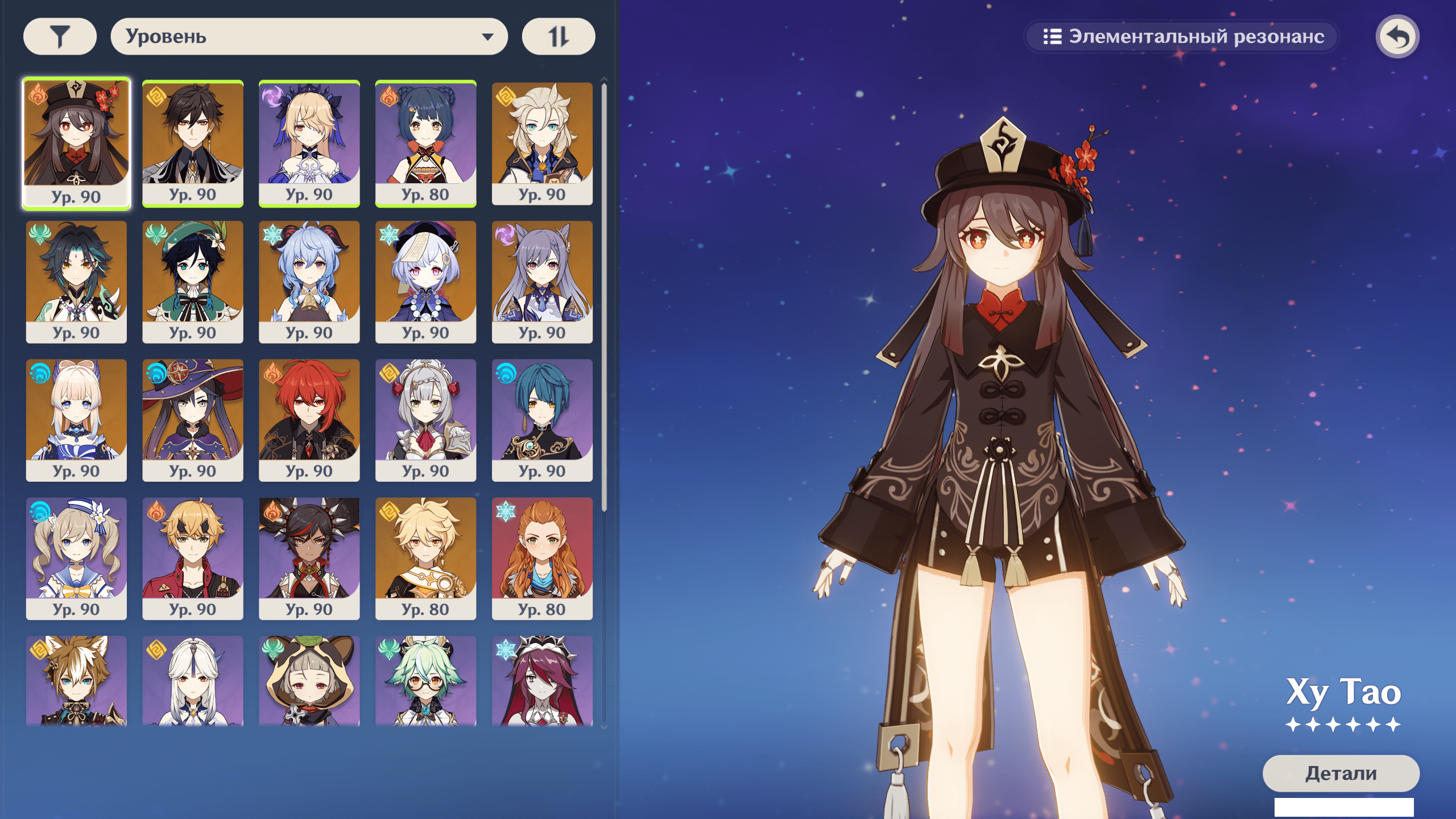The width and height of the screenshot is (1456, 819).
Task: Pick the Xiangling level 80 card
Action: click(x=425, y=142)
